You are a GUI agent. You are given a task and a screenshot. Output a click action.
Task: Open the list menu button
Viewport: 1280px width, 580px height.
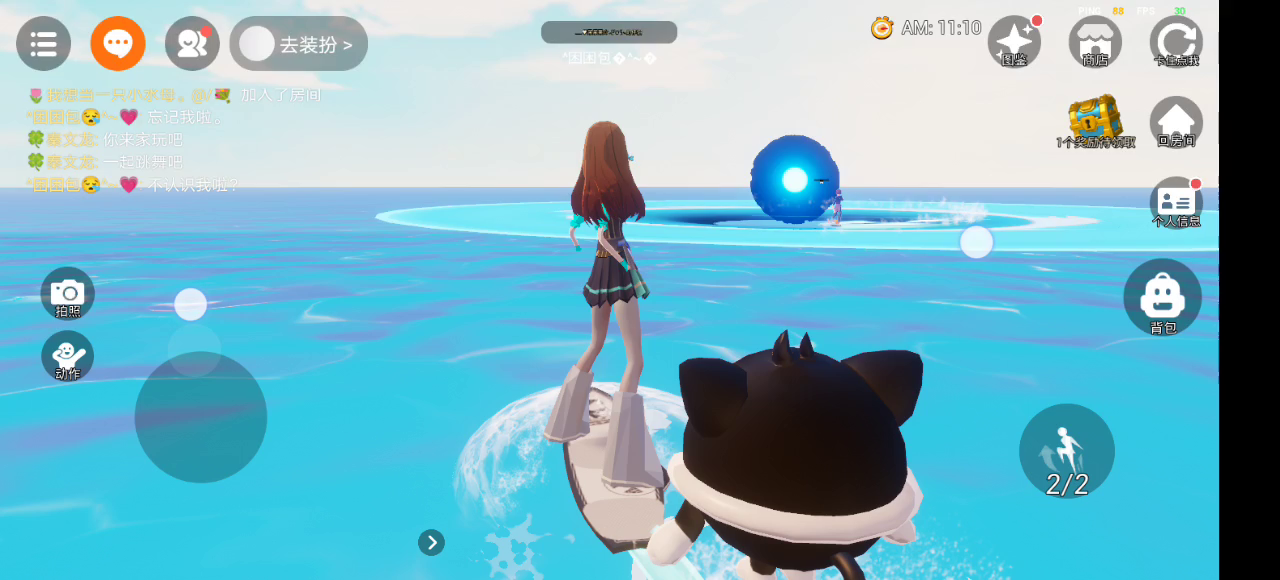43,44
